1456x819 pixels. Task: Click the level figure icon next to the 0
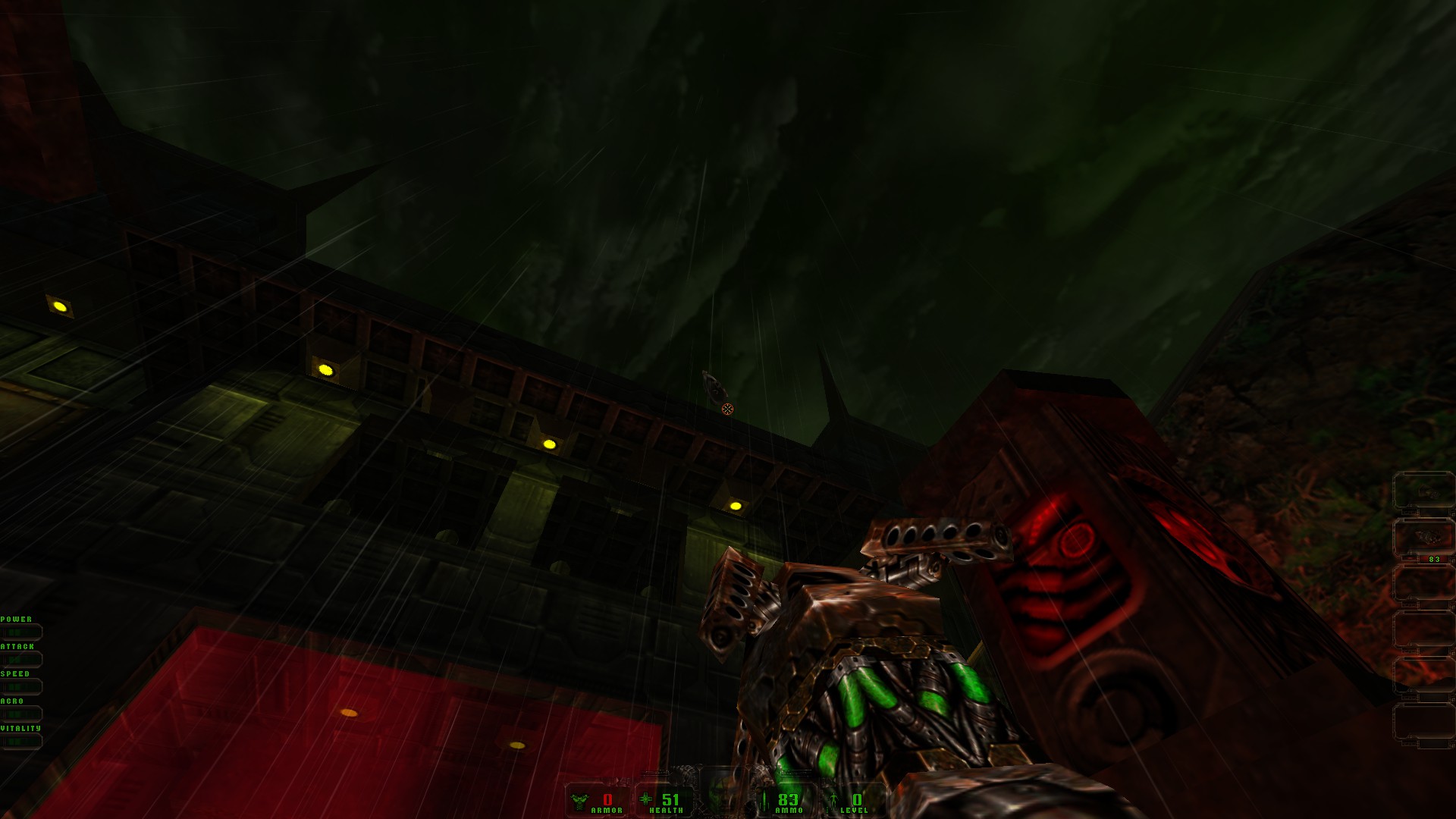pos(833,800)
